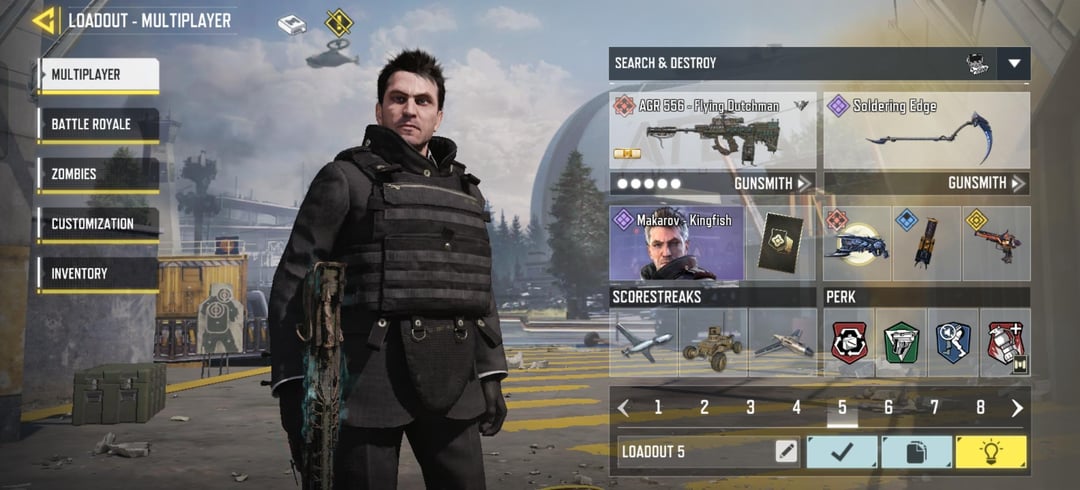Open Gunsmith for the Soldering Edge

(987, 183)
